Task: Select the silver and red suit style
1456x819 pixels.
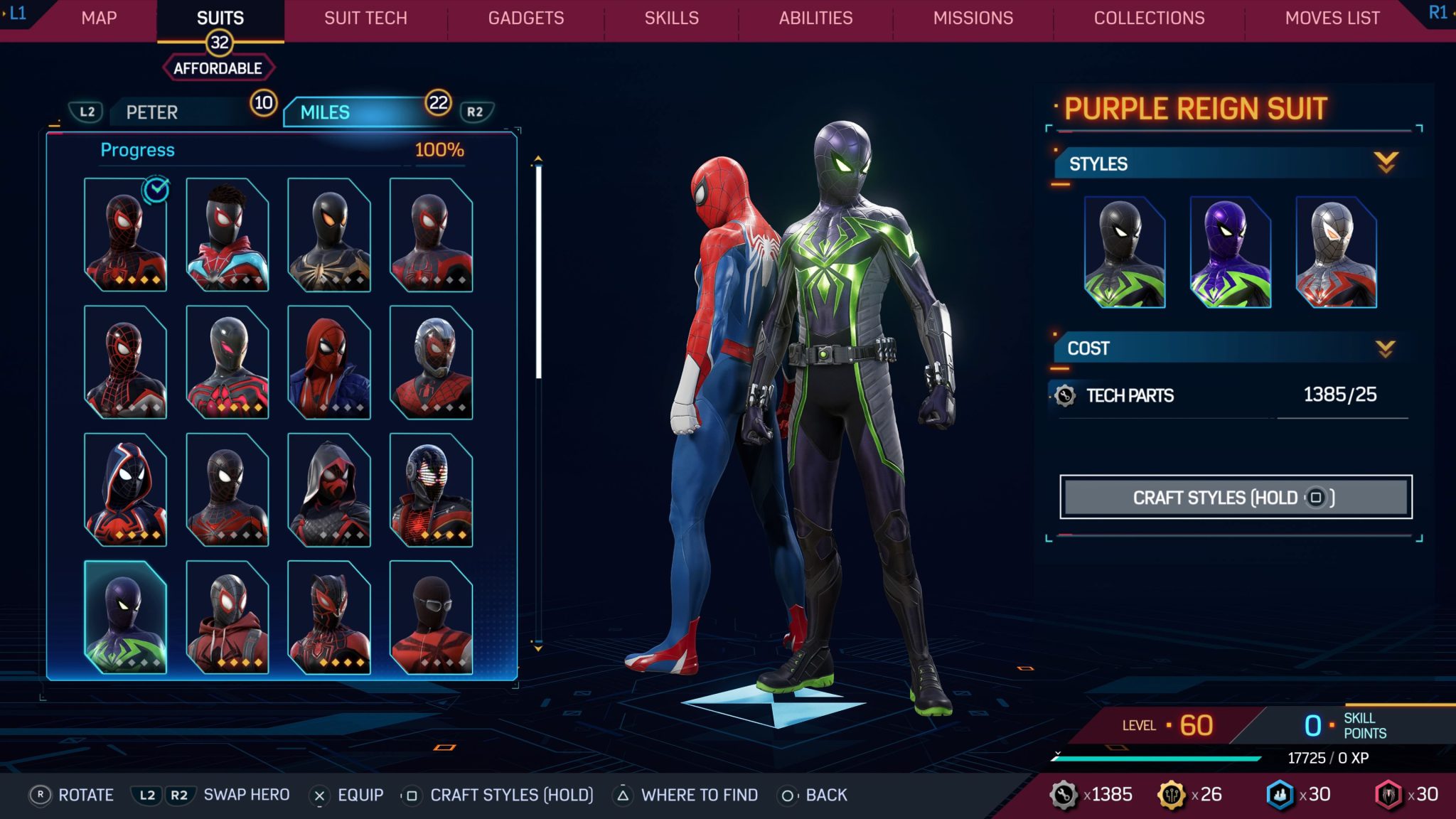Action: [x=1336, y=253]
